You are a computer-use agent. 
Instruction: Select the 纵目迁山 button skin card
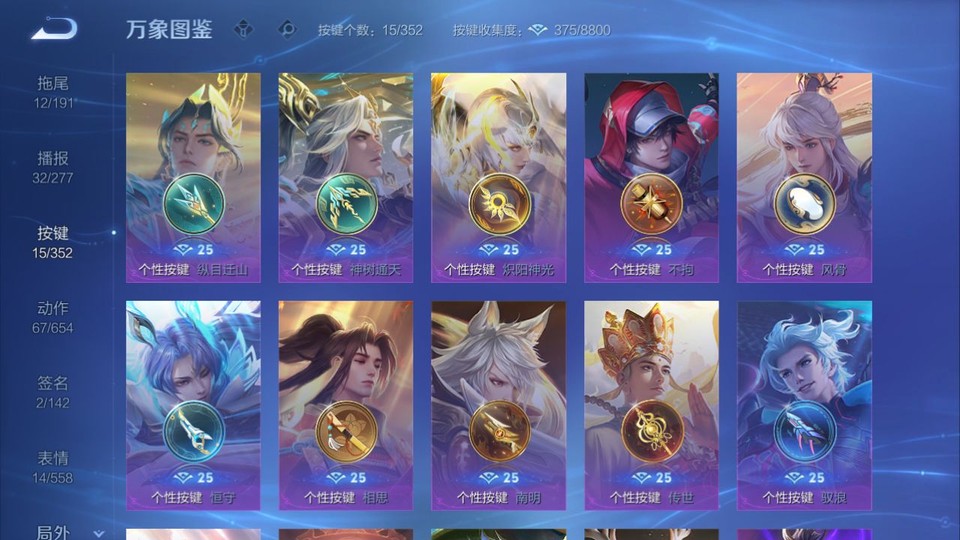tap(193, 178)
